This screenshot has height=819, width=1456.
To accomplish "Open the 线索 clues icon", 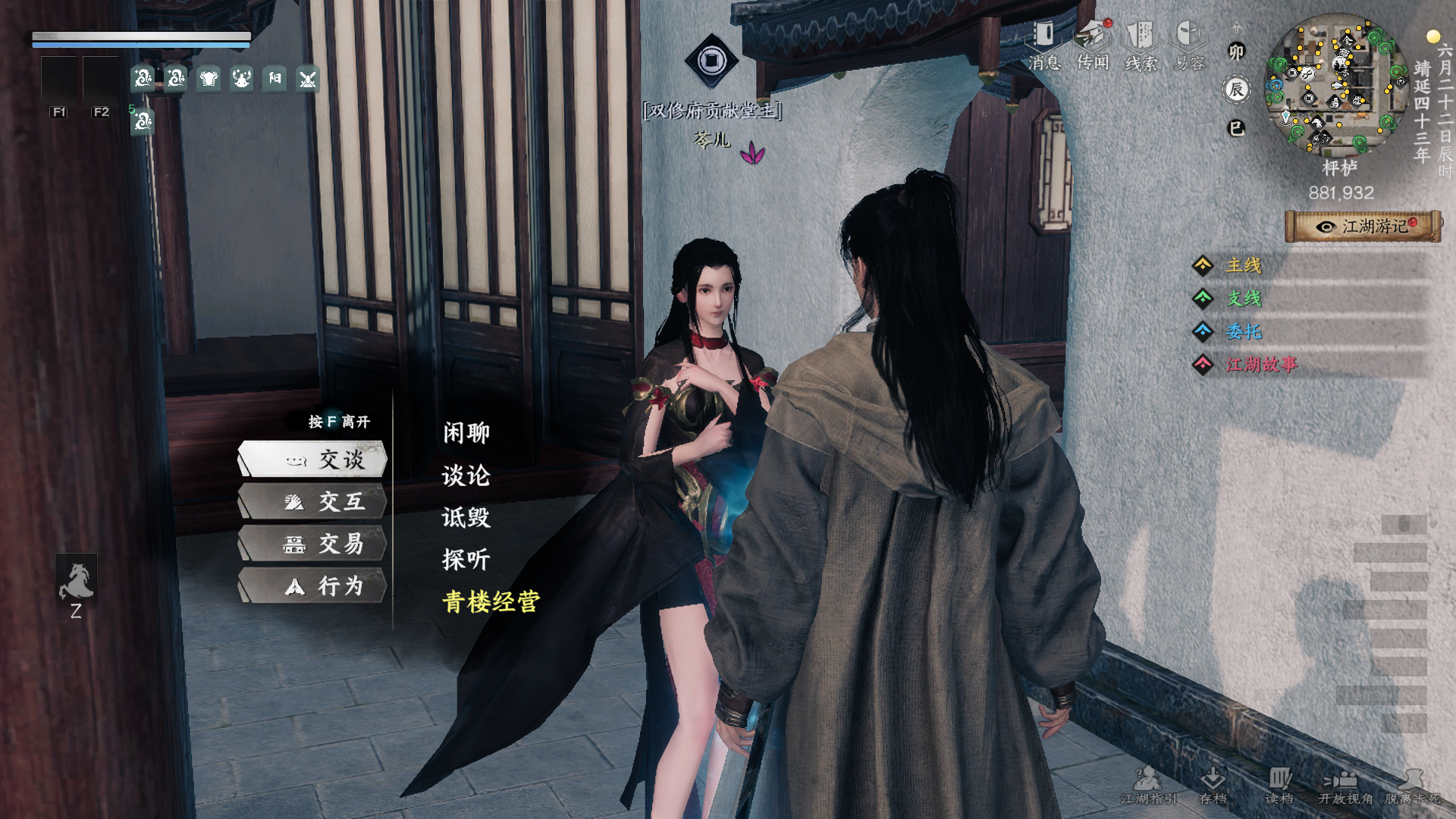I will (1141, 44).
